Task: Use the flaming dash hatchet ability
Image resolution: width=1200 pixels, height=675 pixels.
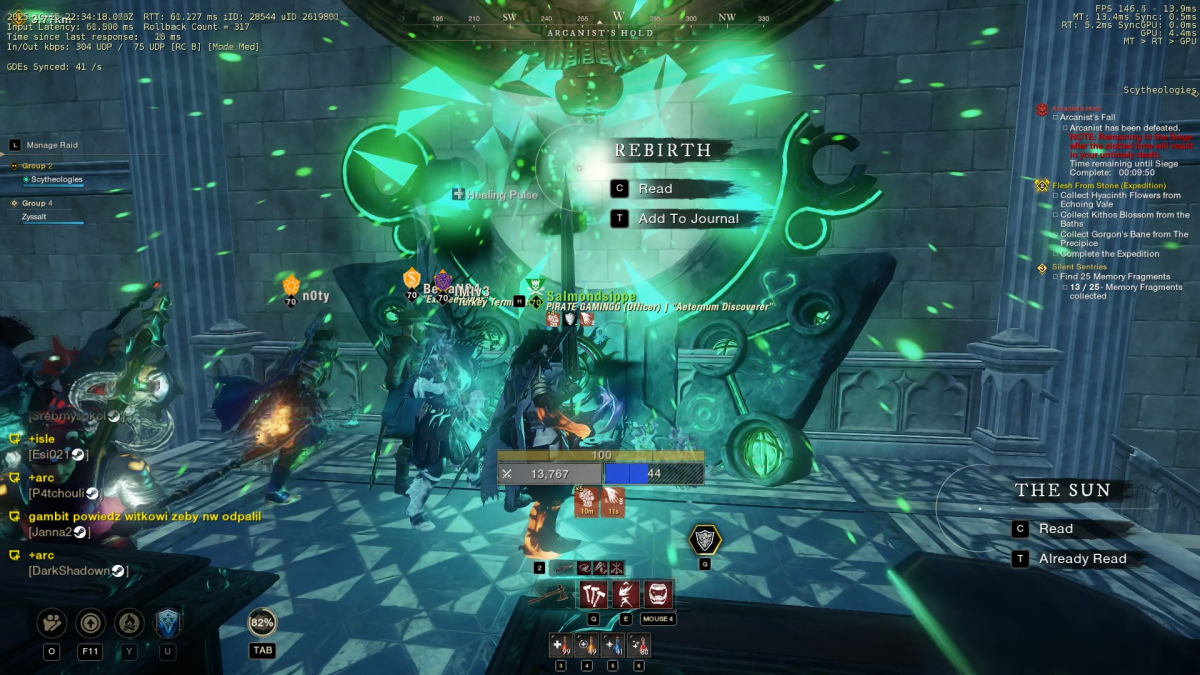Action: click(x=625, y=594)
